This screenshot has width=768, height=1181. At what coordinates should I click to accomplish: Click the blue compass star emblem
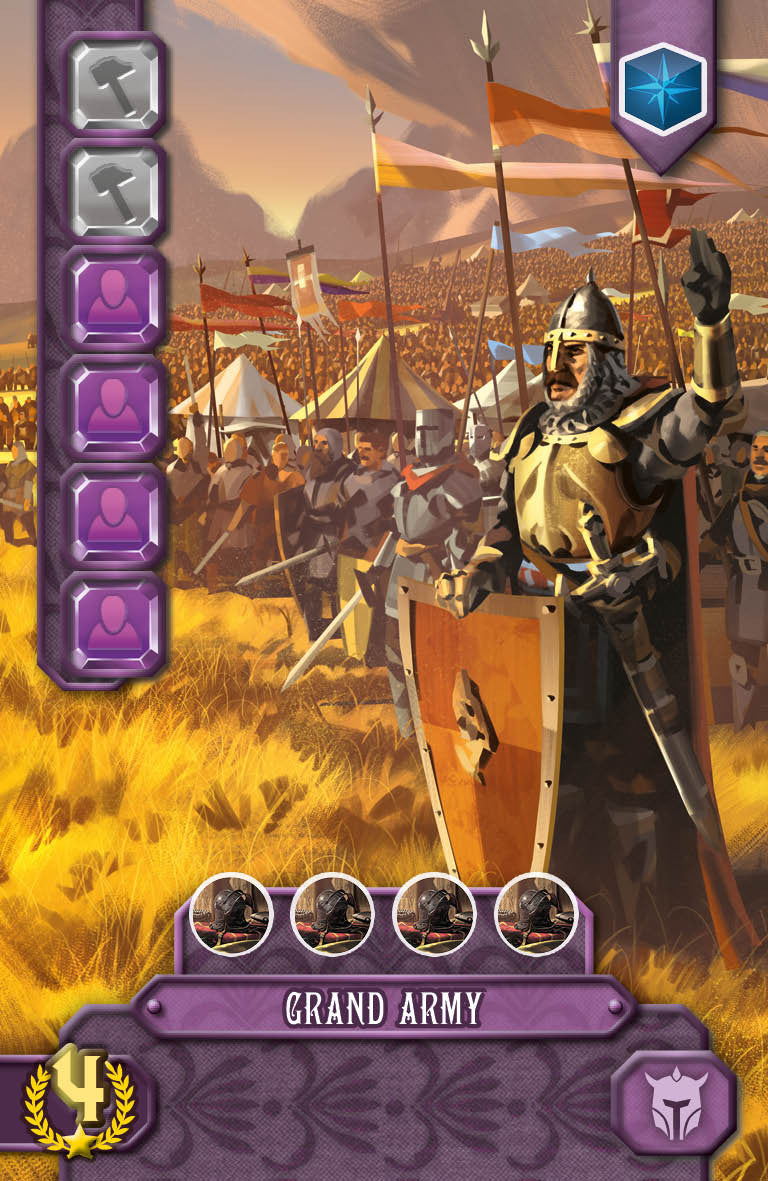[662, 84]
